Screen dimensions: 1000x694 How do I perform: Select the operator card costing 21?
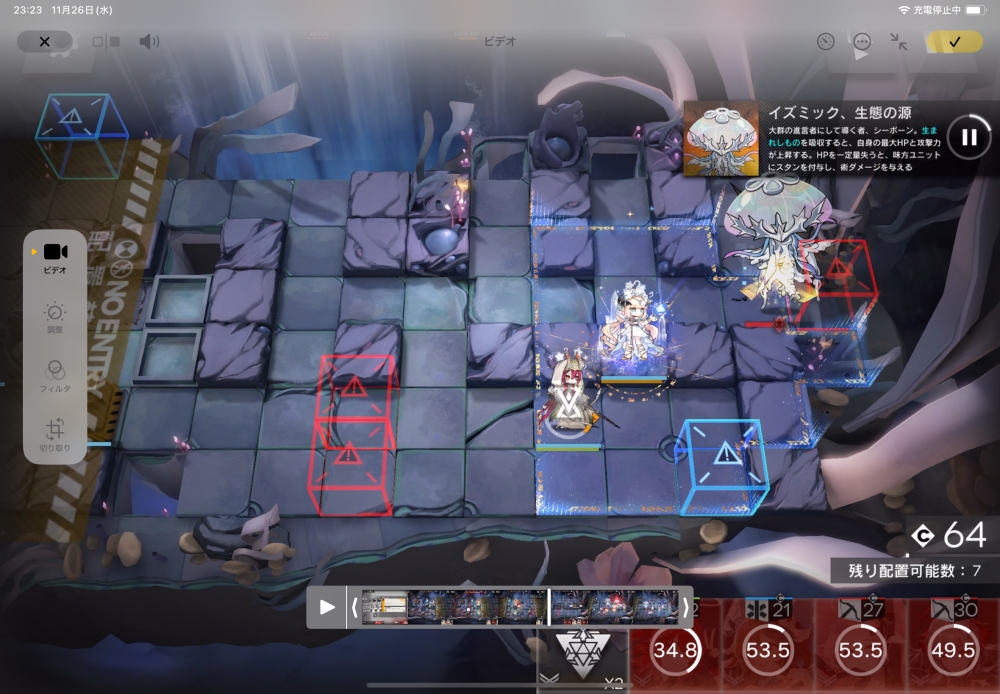[x=768, y=646]
